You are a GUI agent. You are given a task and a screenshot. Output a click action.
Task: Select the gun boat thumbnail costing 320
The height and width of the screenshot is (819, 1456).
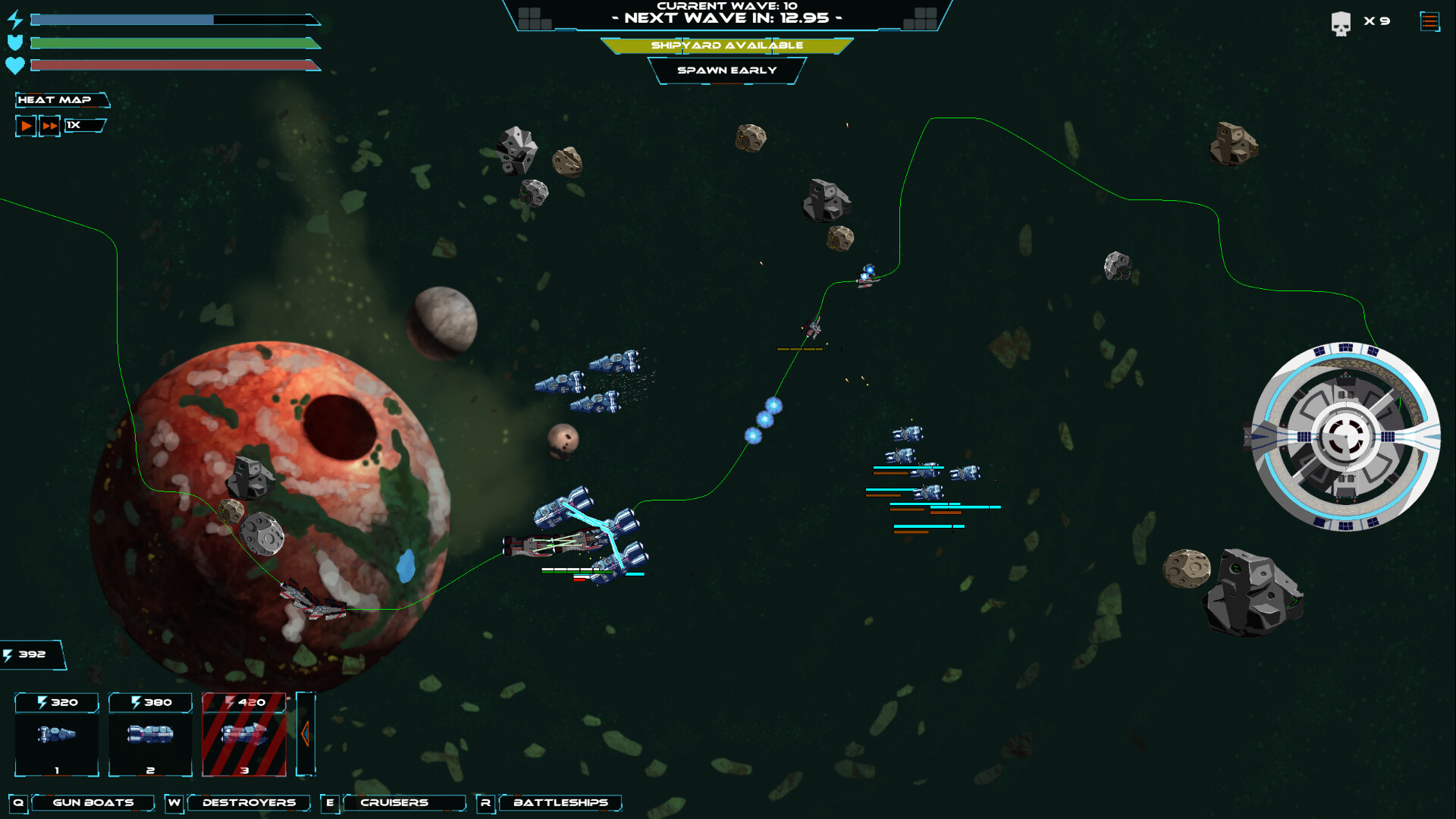pos(56,736)
